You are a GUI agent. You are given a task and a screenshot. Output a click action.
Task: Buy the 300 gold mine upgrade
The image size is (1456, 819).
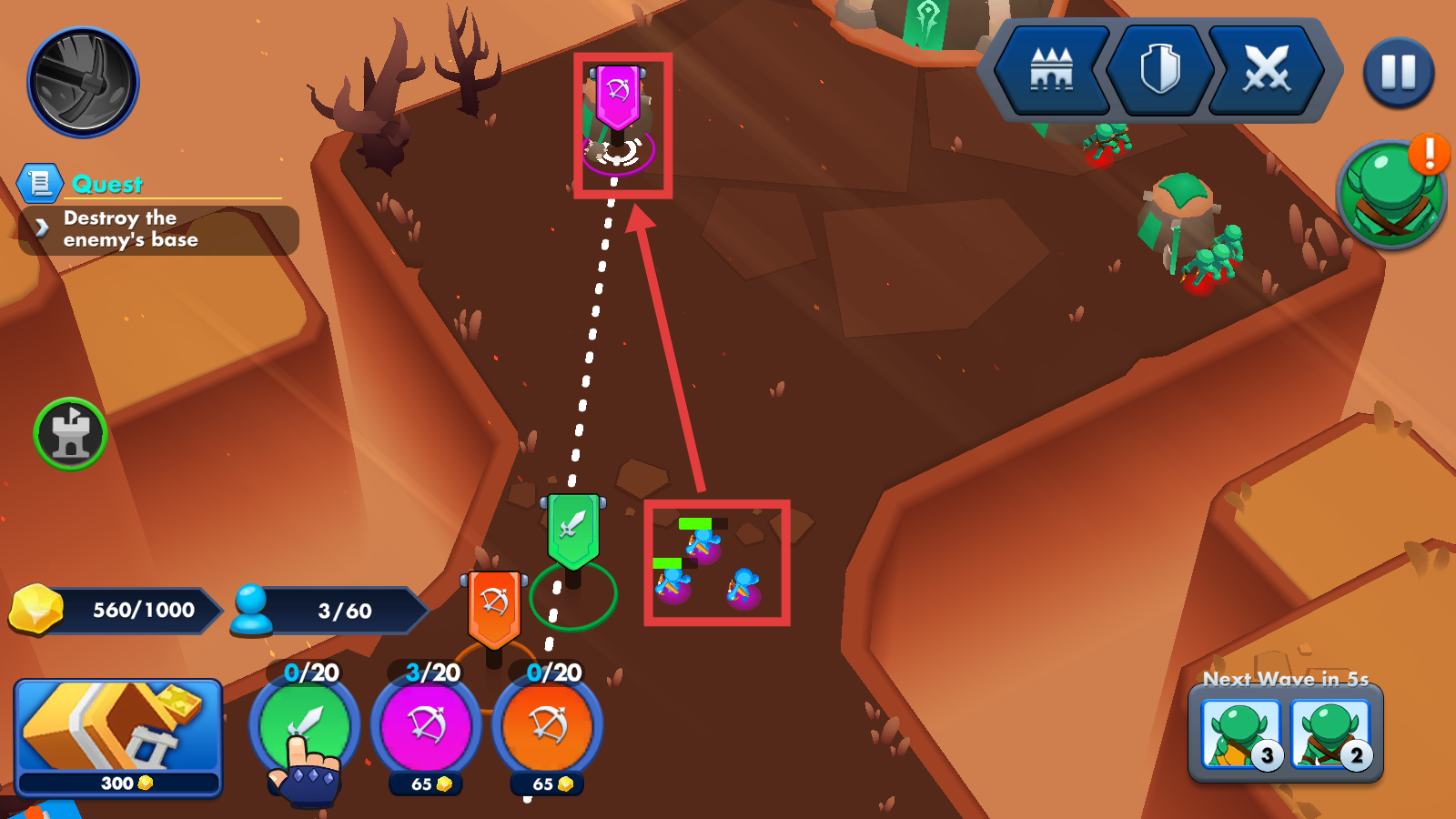[118, 737]
